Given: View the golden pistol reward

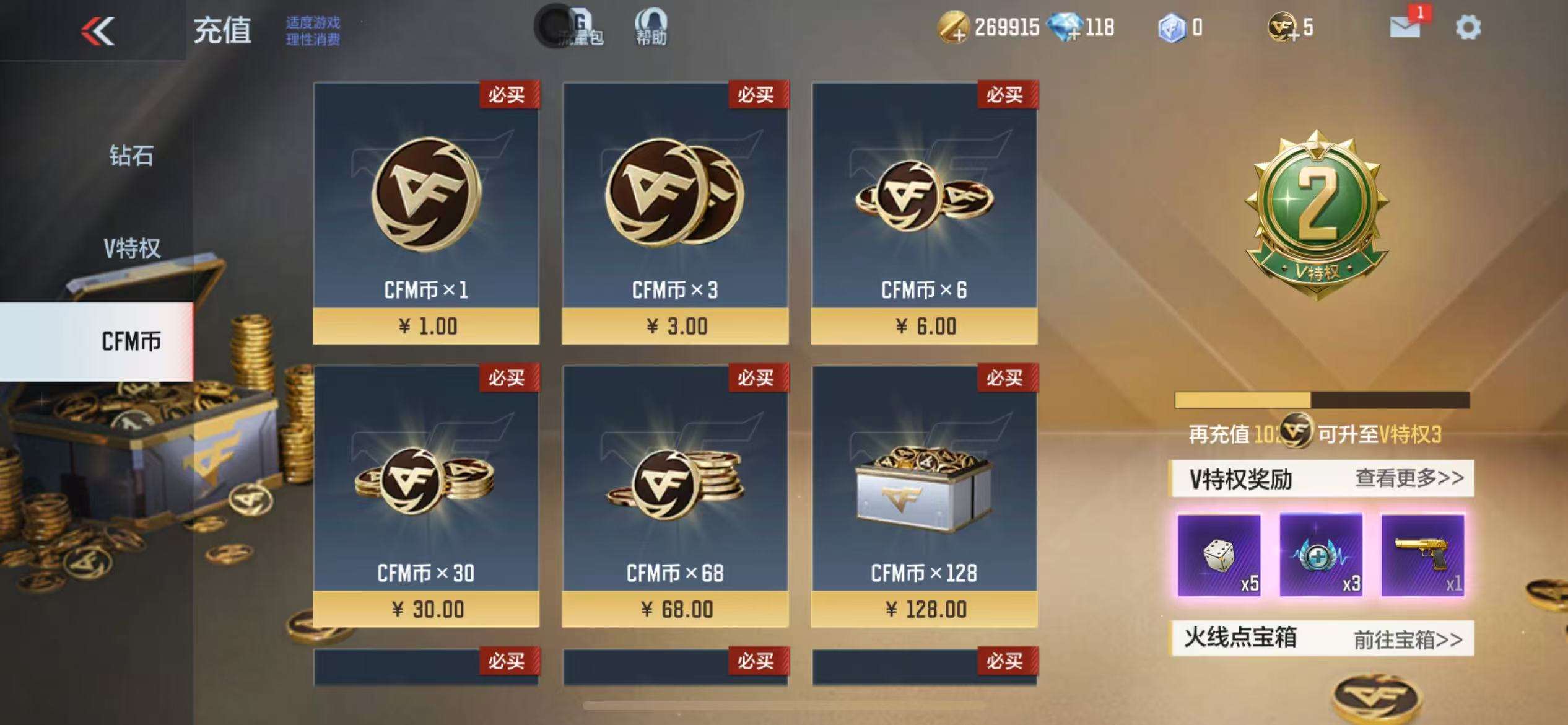Looking at the screenshot, I should click(x=1422, y=555).
